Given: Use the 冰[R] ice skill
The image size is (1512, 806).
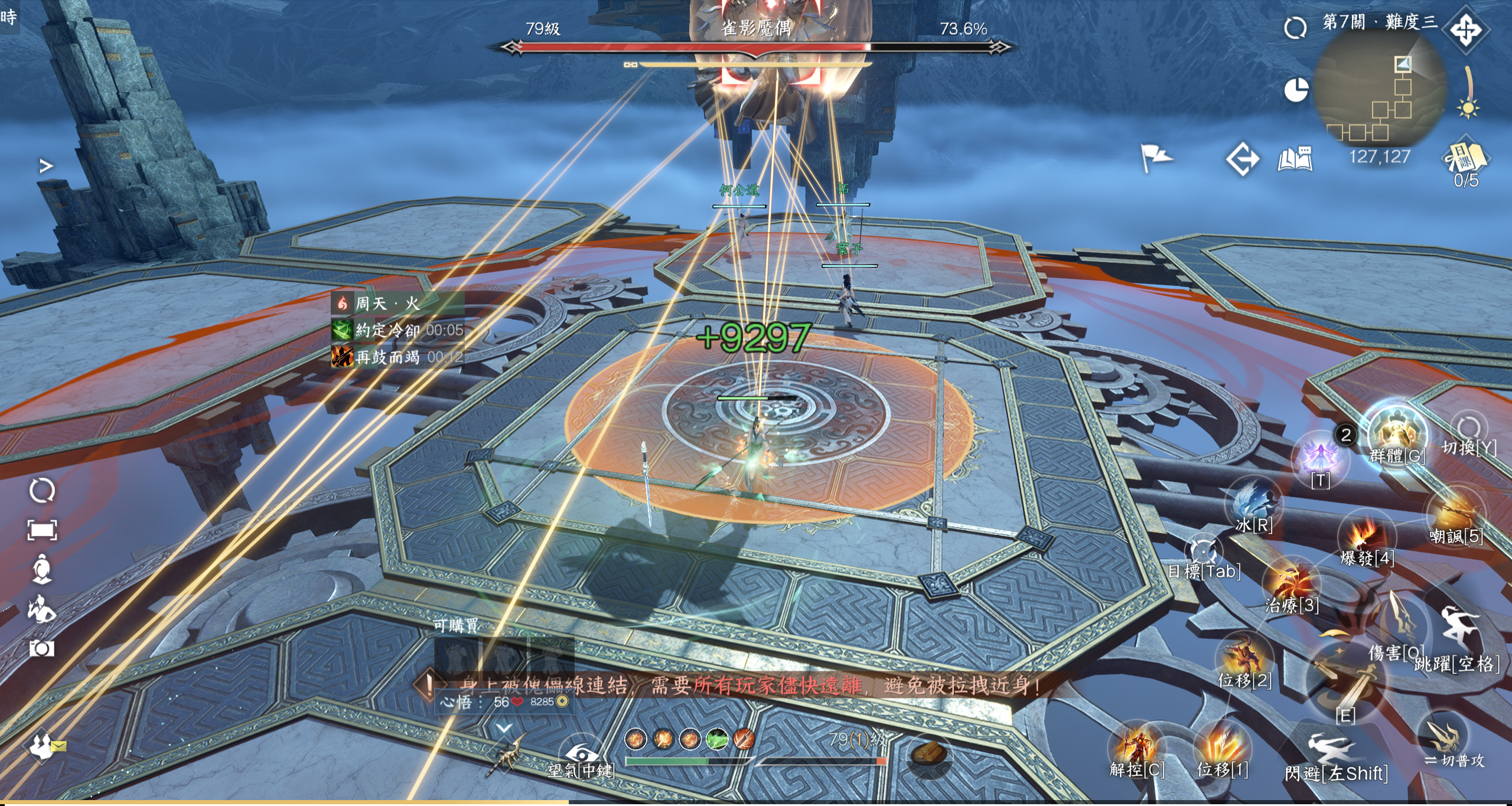Looking at the screenshot, I should click(x=1254, y=501).
